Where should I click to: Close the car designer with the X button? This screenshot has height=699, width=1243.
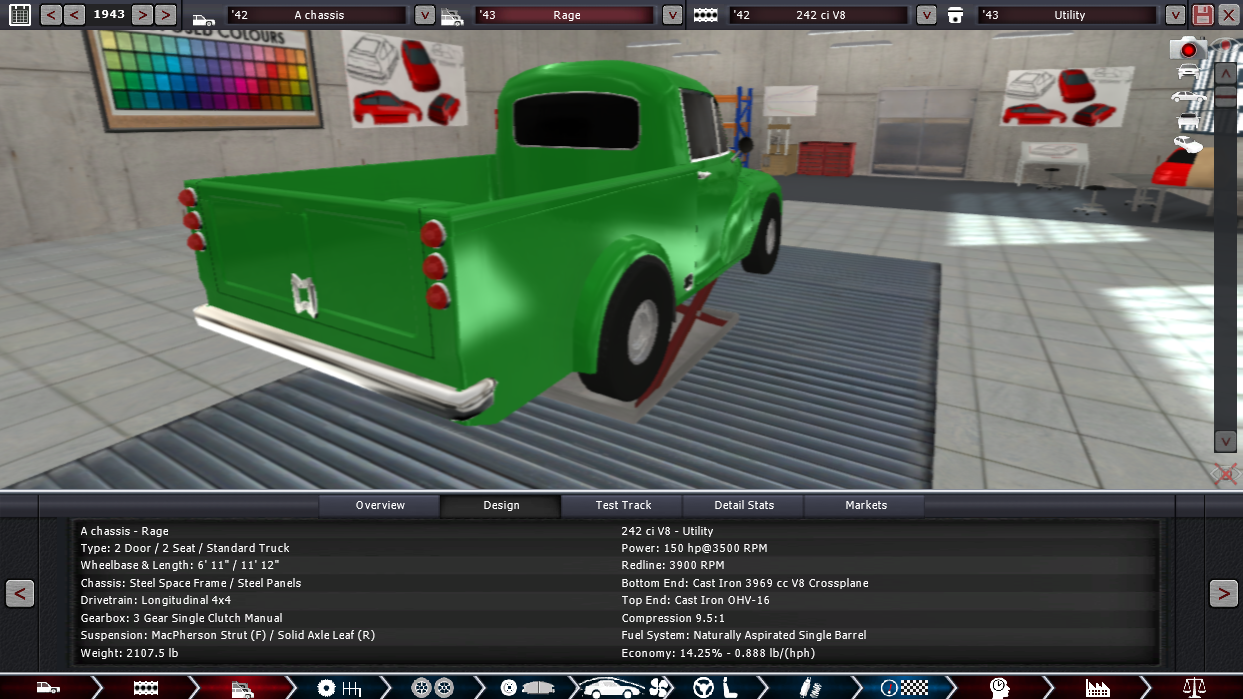coord(1229,15)
